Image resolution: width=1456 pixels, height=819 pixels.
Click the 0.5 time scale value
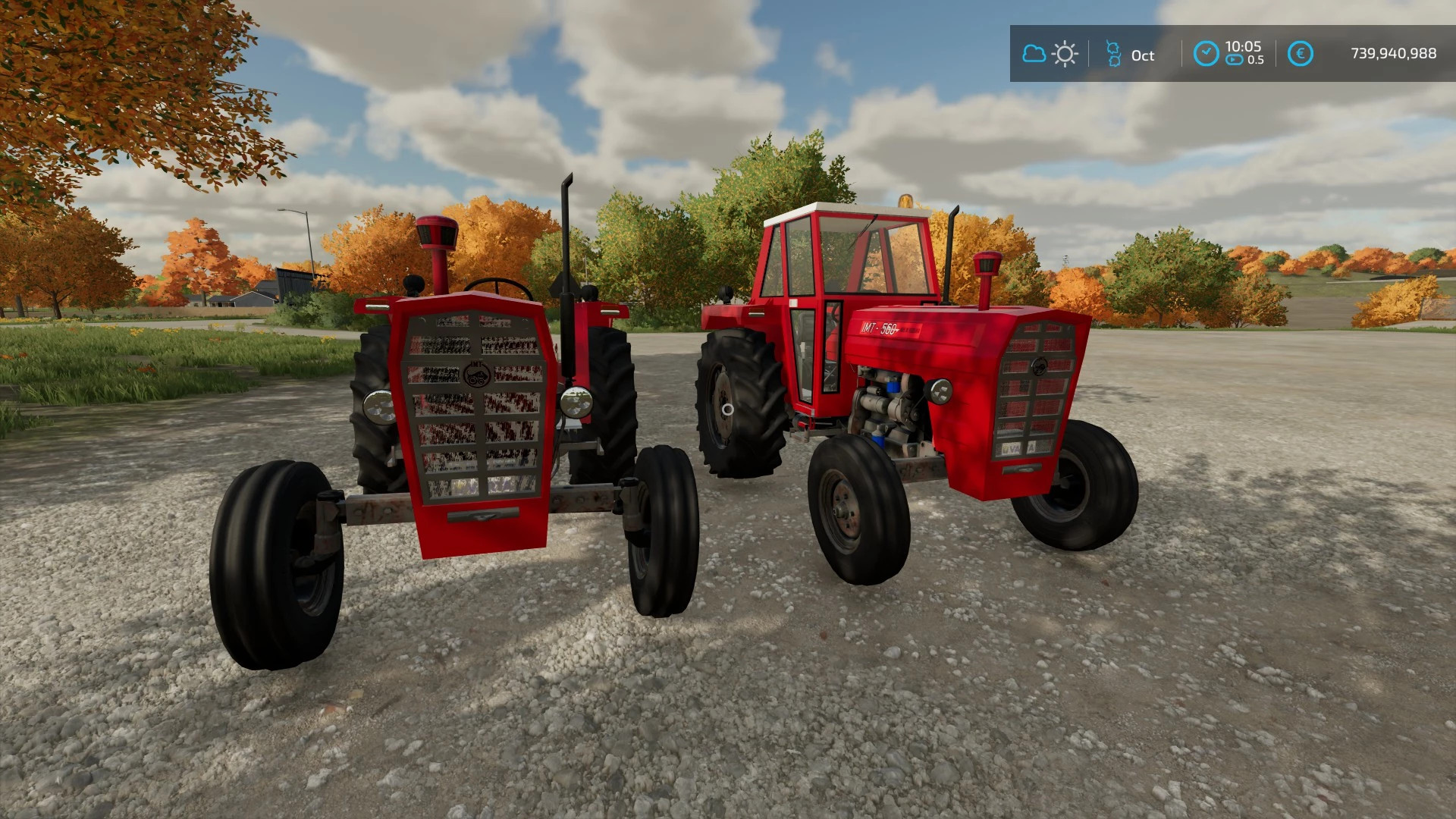(1256, 59)
